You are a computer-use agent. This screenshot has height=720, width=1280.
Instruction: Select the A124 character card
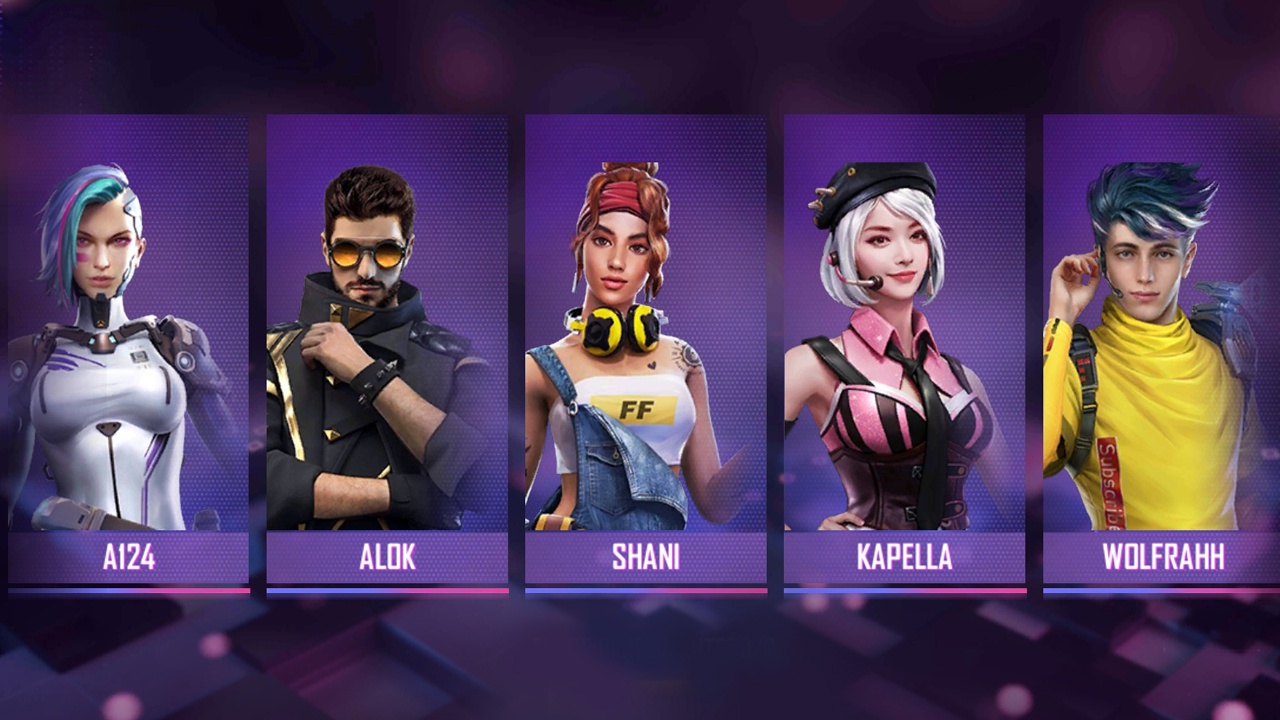(128, 350)
